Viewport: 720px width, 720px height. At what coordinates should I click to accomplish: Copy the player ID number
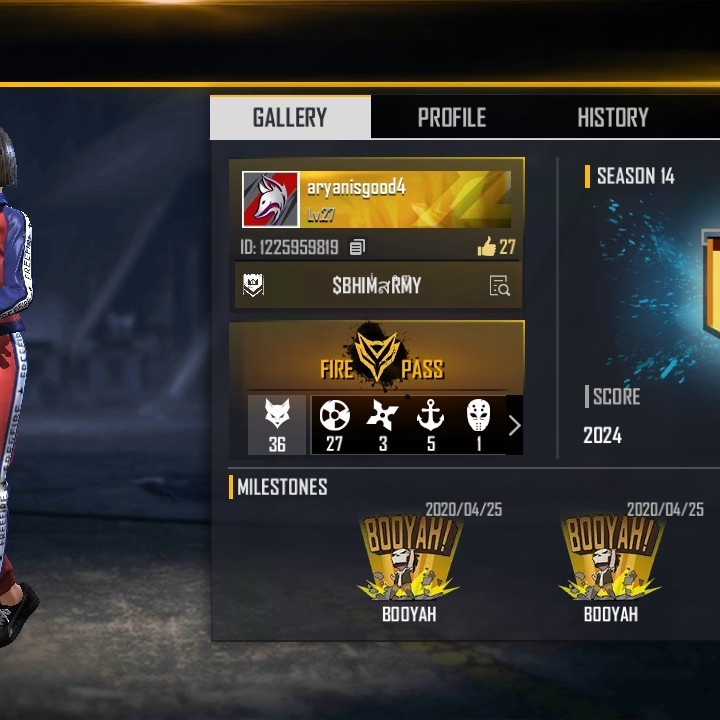click(x=357, y=247)
